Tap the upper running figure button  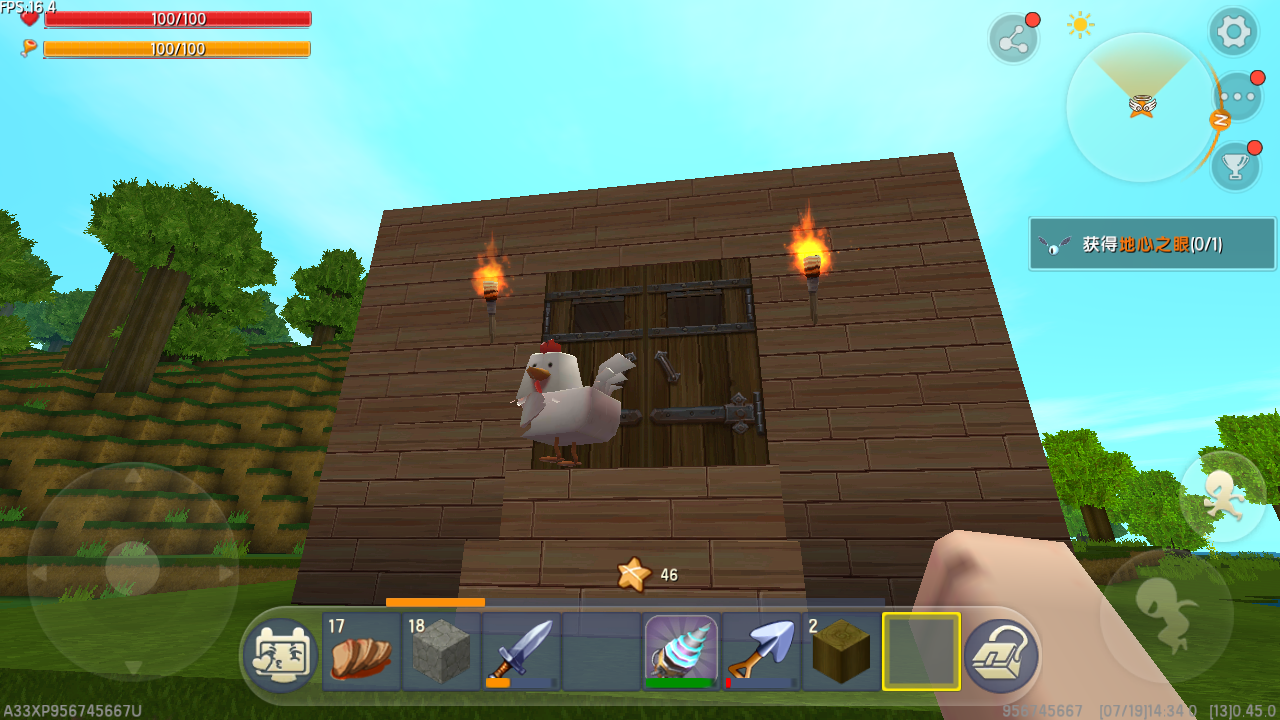click(x=1221, y=495)
